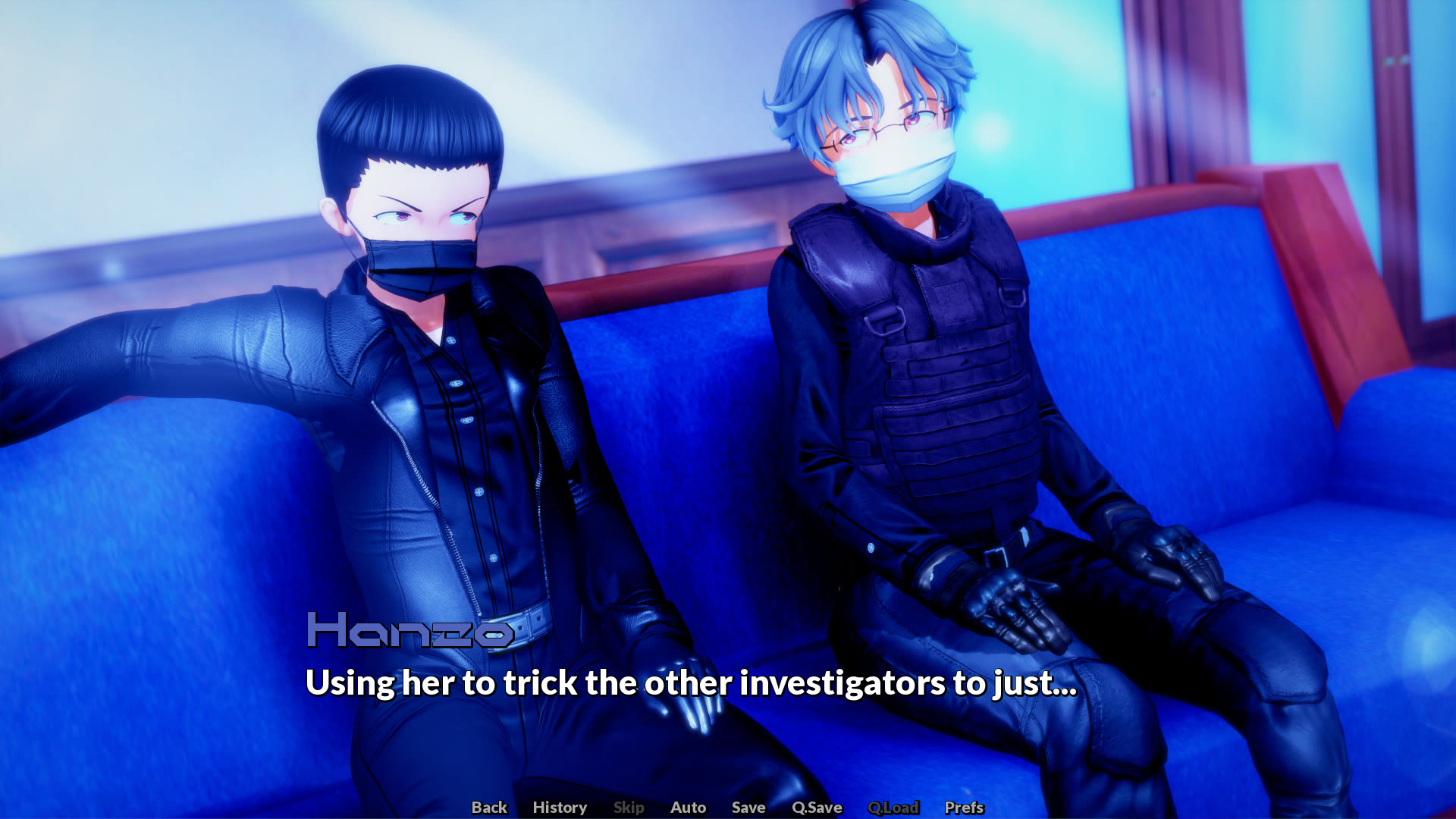The image size is (1456, 819).
Task: Quick save with Q.Save
Action: tap(817, 808)
